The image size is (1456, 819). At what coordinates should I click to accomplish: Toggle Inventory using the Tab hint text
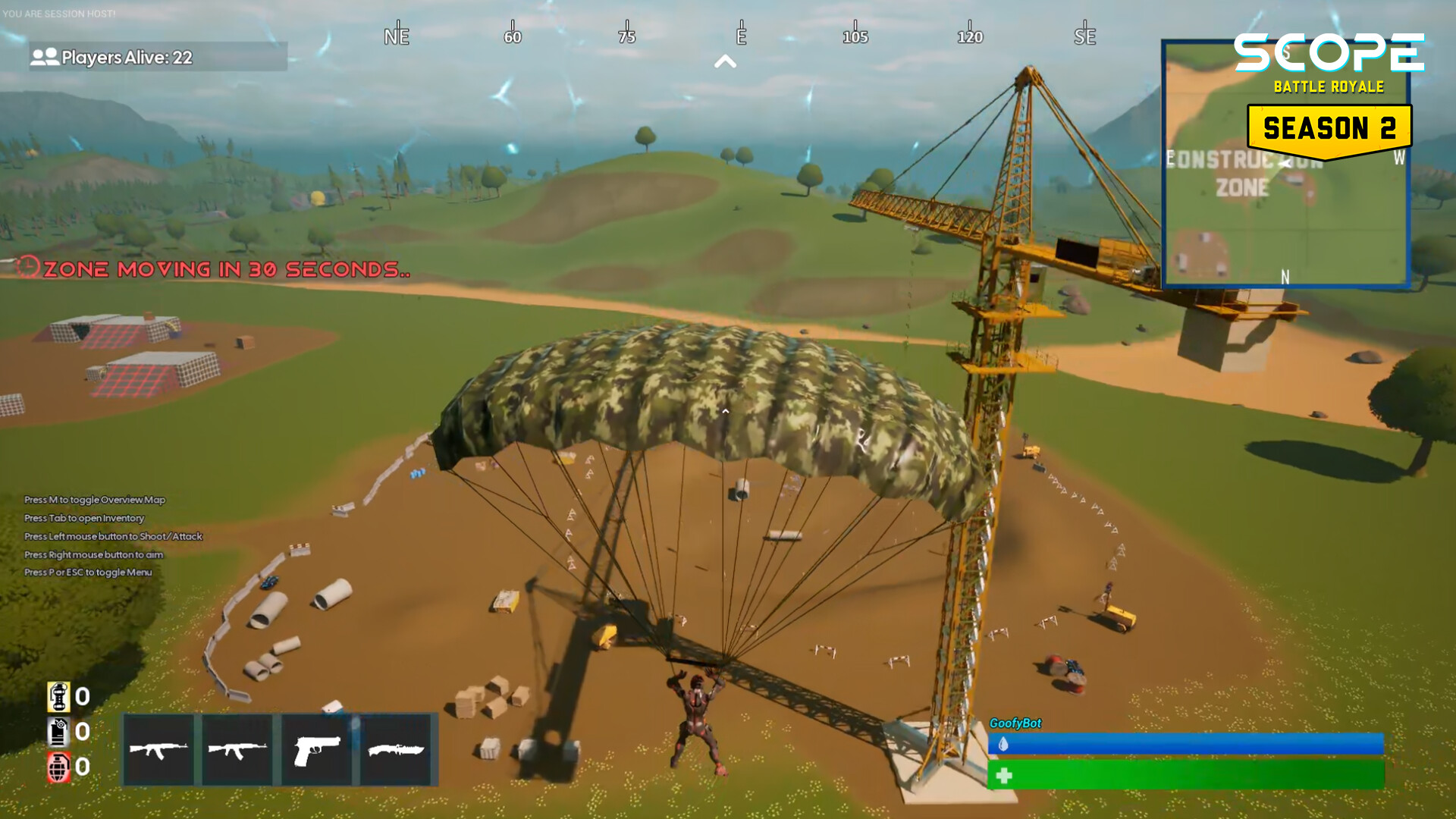pos(83,519)
